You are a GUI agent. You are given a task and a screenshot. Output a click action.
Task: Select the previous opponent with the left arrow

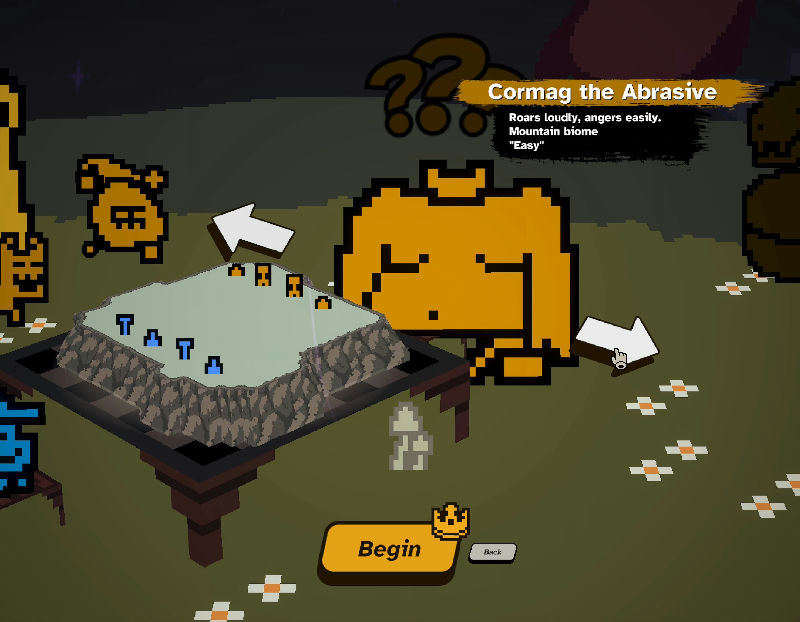(x=253, y=228)
